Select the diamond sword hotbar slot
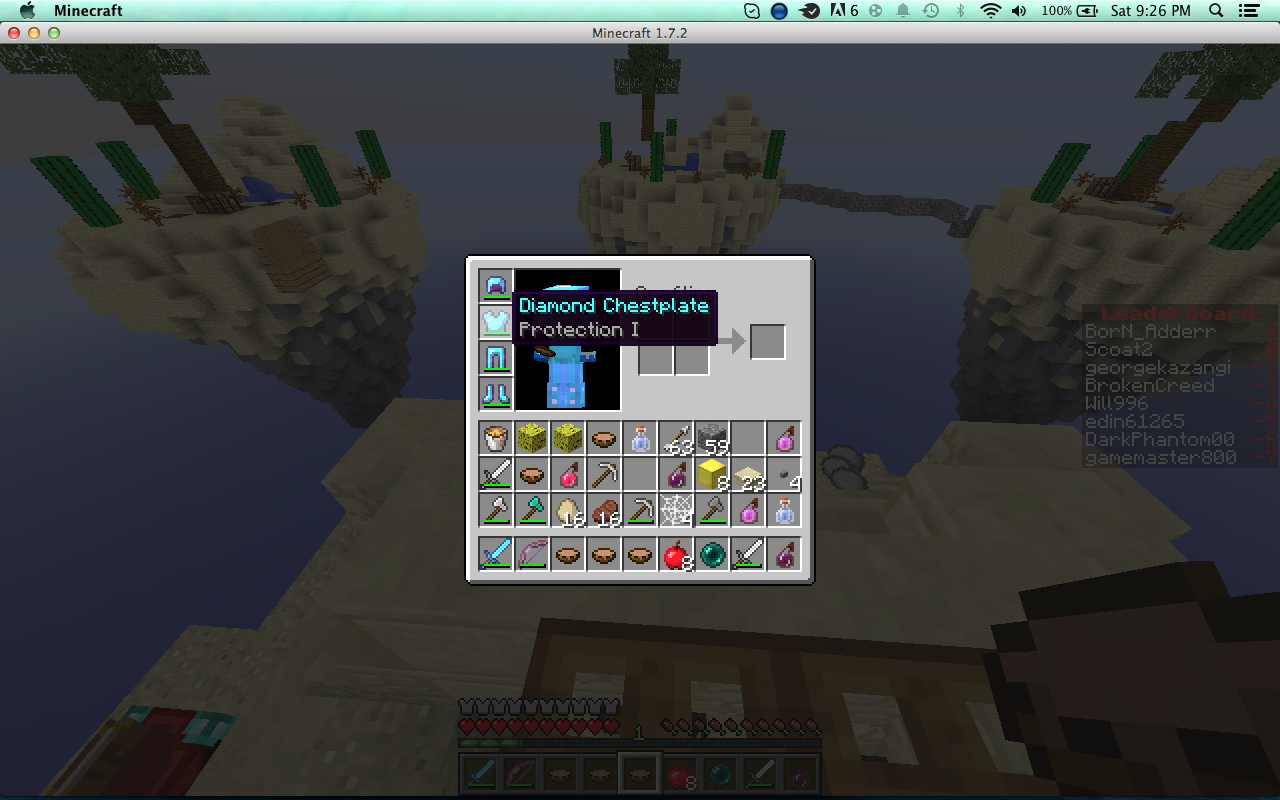This screenshot has height=800, width=1280. [x=496, y=554]
